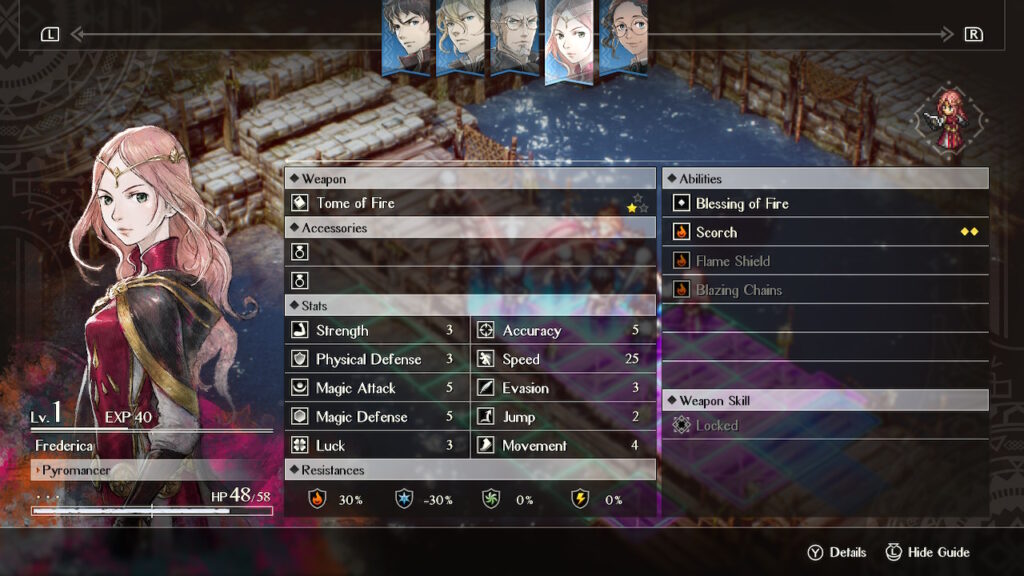
Task: Choose the Blessing of Fire ability
Action: point(825,204)
